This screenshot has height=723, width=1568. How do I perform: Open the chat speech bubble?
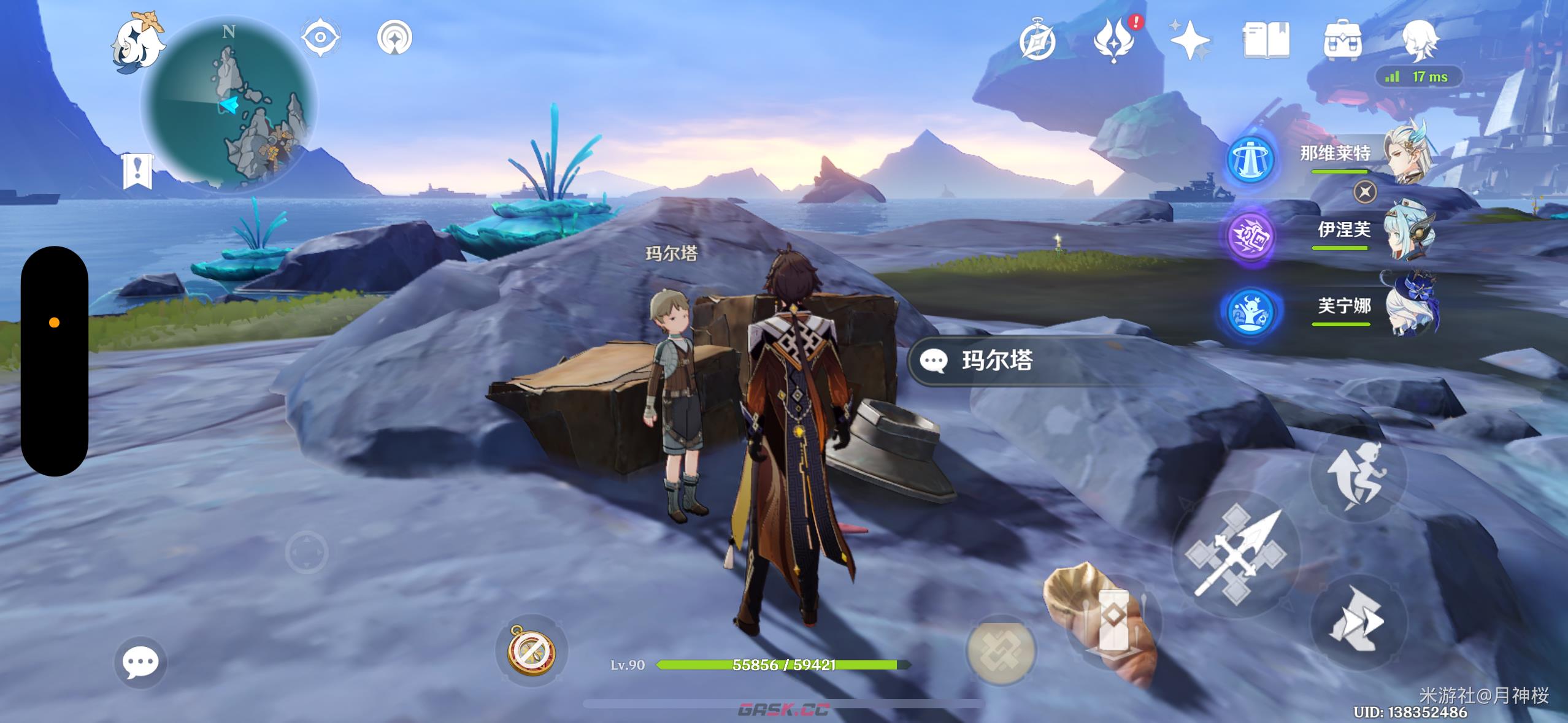pyautogui.click(x=140, y=662)
